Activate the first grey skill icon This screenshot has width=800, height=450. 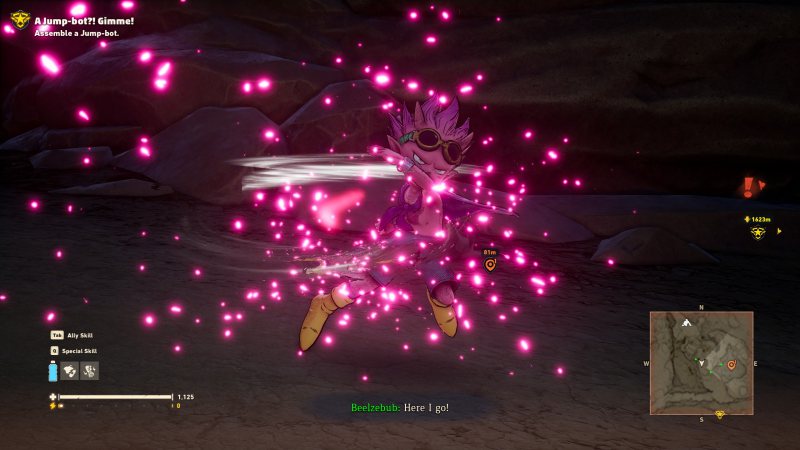[x=70, y=371]
